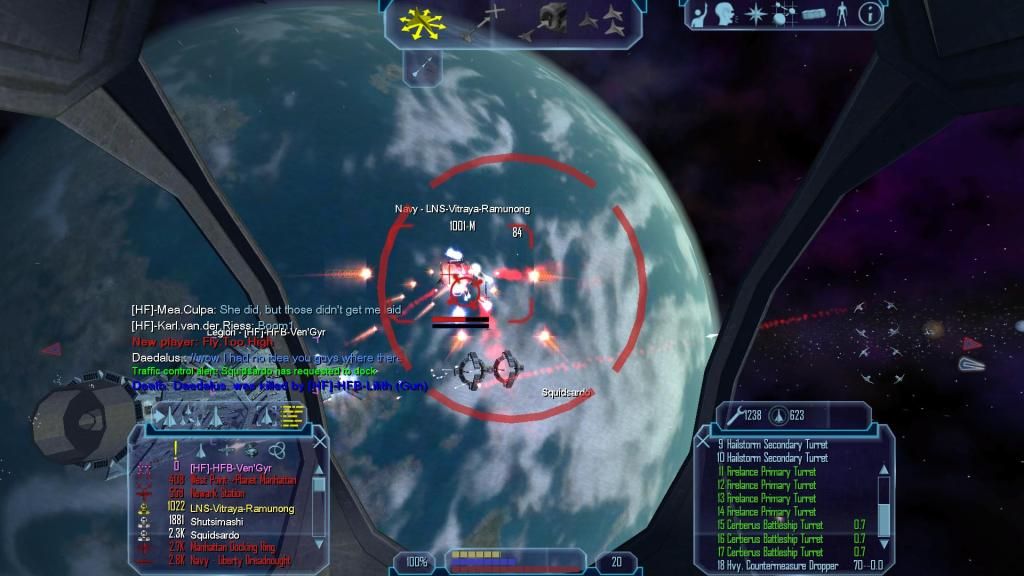
Task: Use the repair wrench nanobots icon
Action: point(731,415)
